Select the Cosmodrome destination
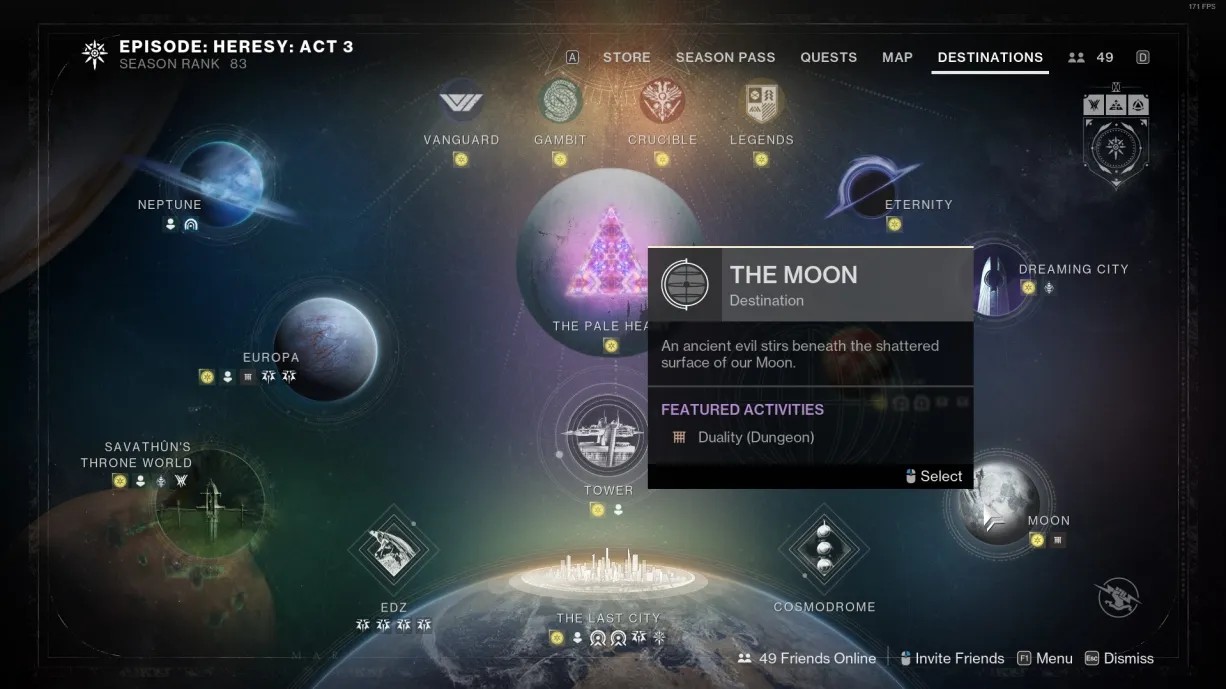The width and height of the screenshot is (1226, 689). tap(823, 548)
